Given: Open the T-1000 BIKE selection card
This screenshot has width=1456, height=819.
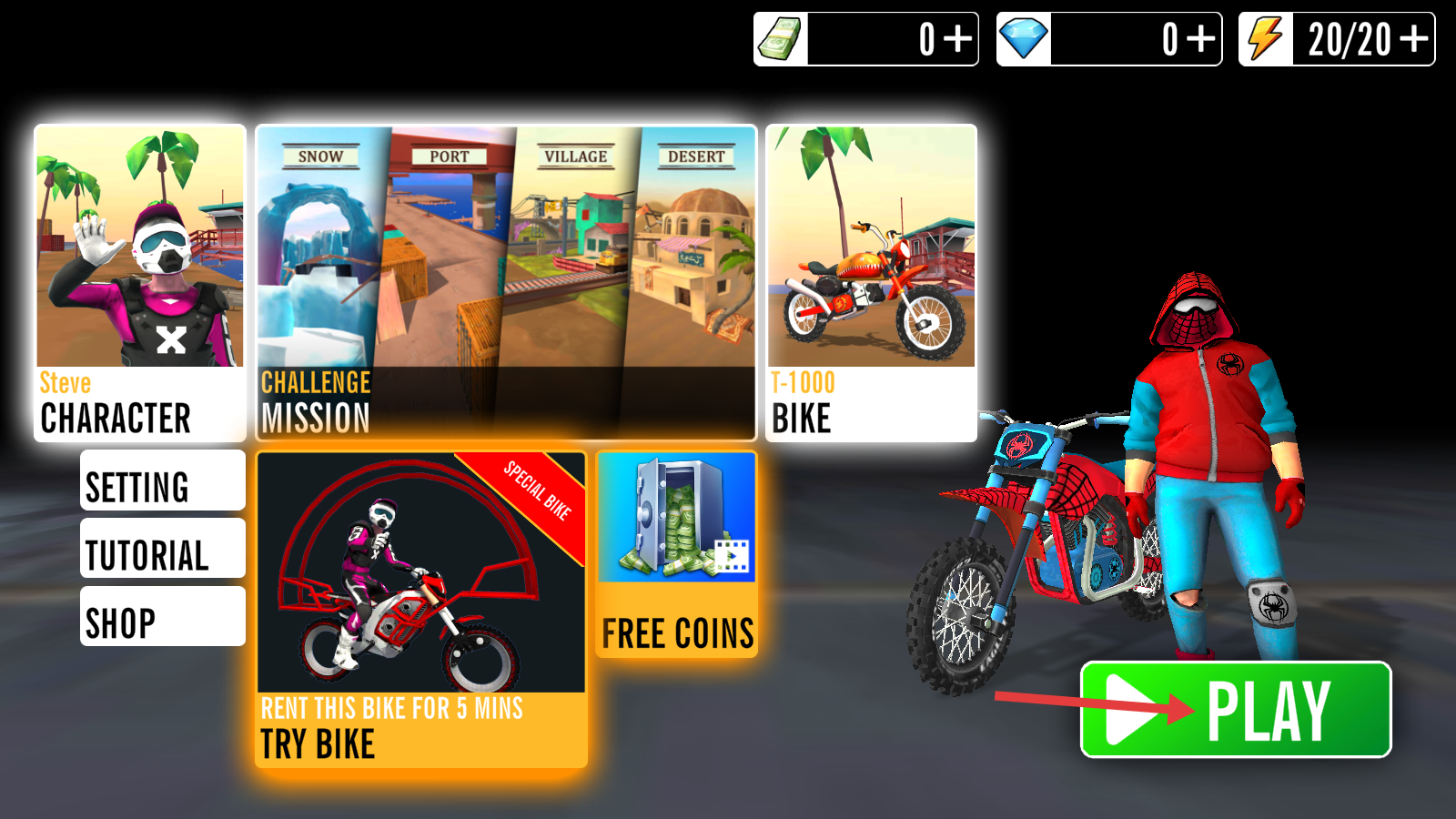Looking at the screenshot, I should (871, 283).
